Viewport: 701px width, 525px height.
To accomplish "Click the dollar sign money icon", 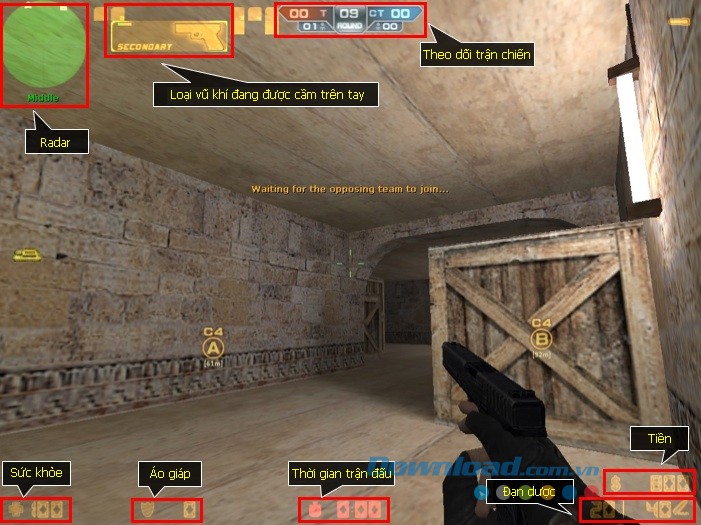I will point(617,482).
